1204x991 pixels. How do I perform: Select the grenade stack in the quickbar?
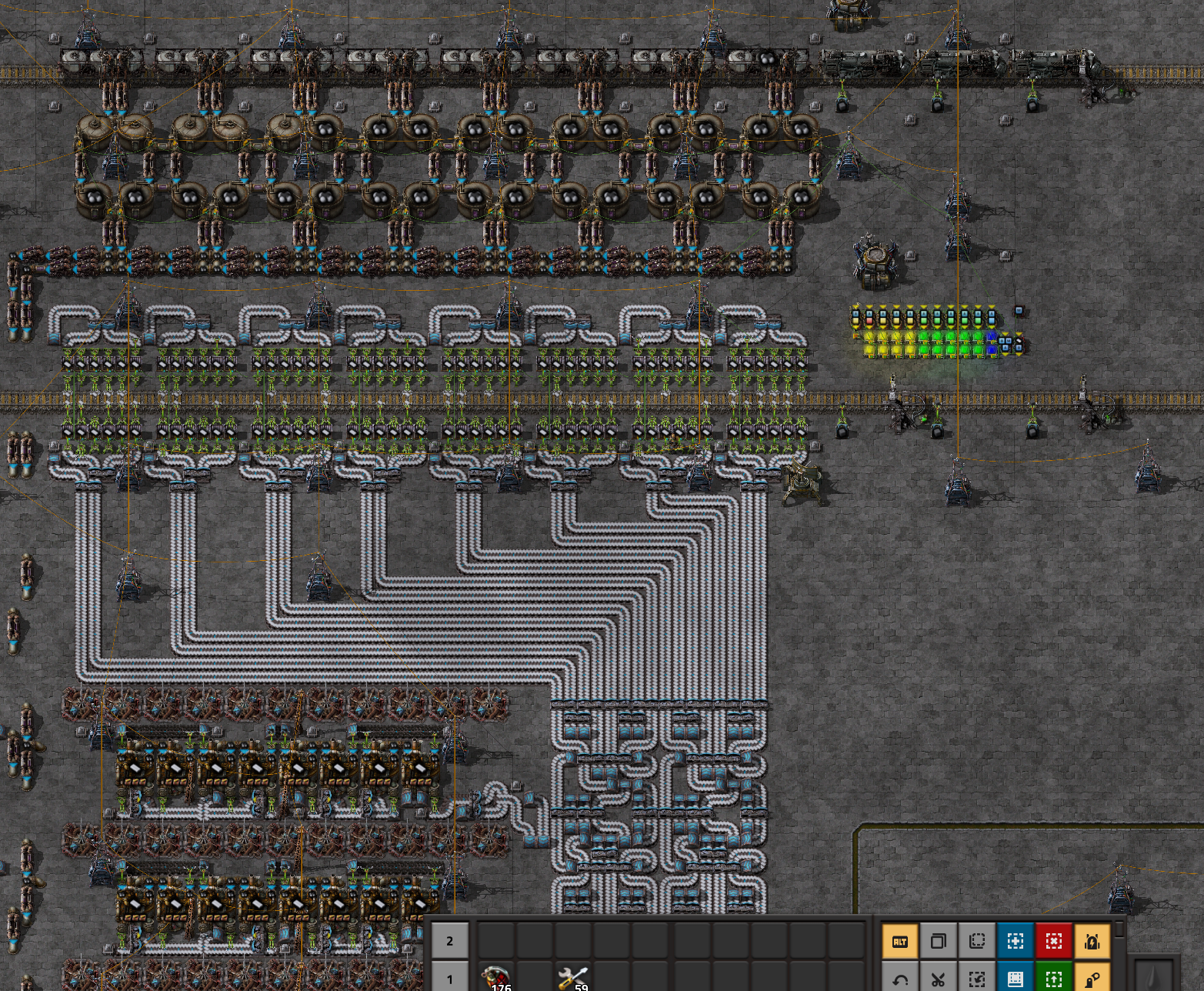496,977
